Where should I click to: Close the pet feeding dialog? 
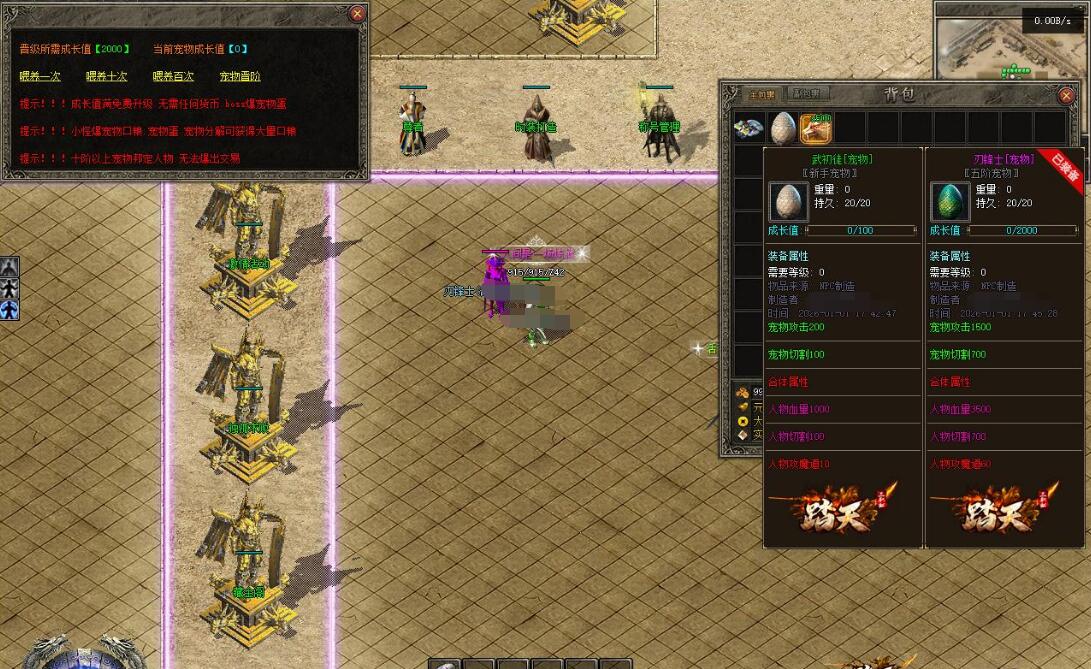(x=357, y=14)
